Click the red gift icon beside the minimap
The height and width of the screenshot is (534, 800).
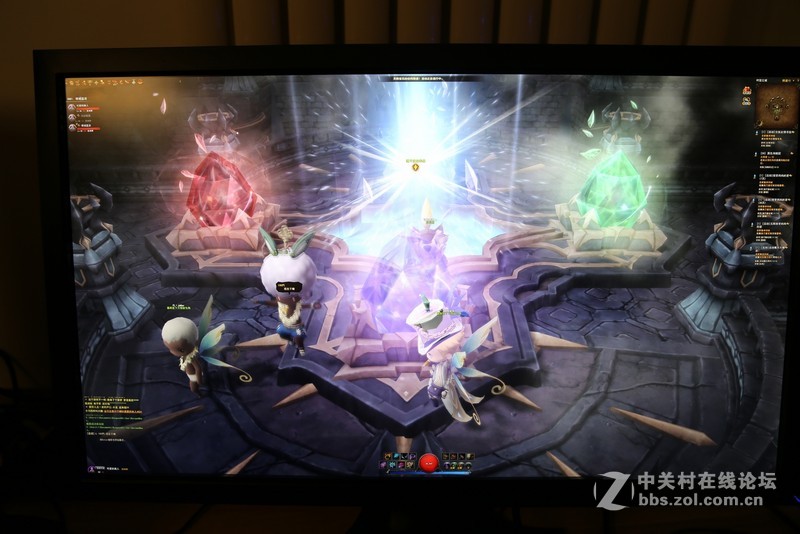(x=746, y=91)
